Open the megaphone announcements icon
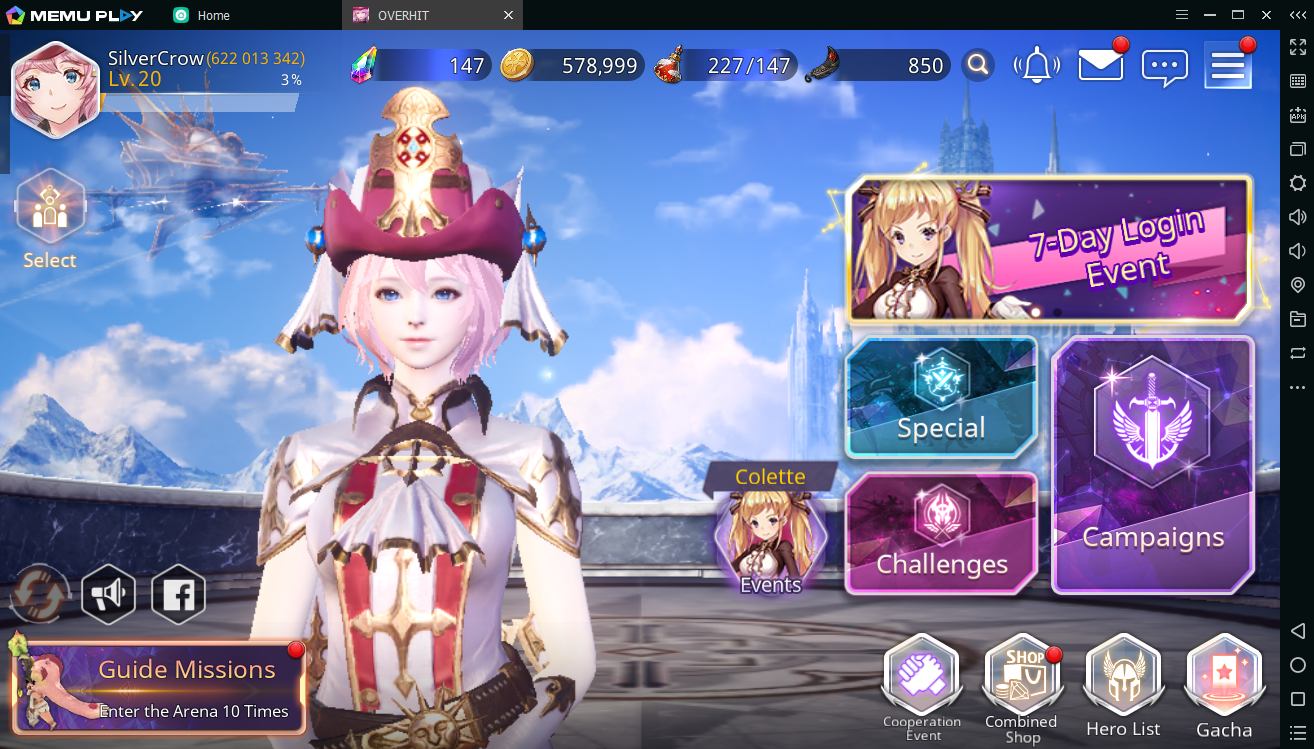1314x749 pixels. [x=108, y=595]
